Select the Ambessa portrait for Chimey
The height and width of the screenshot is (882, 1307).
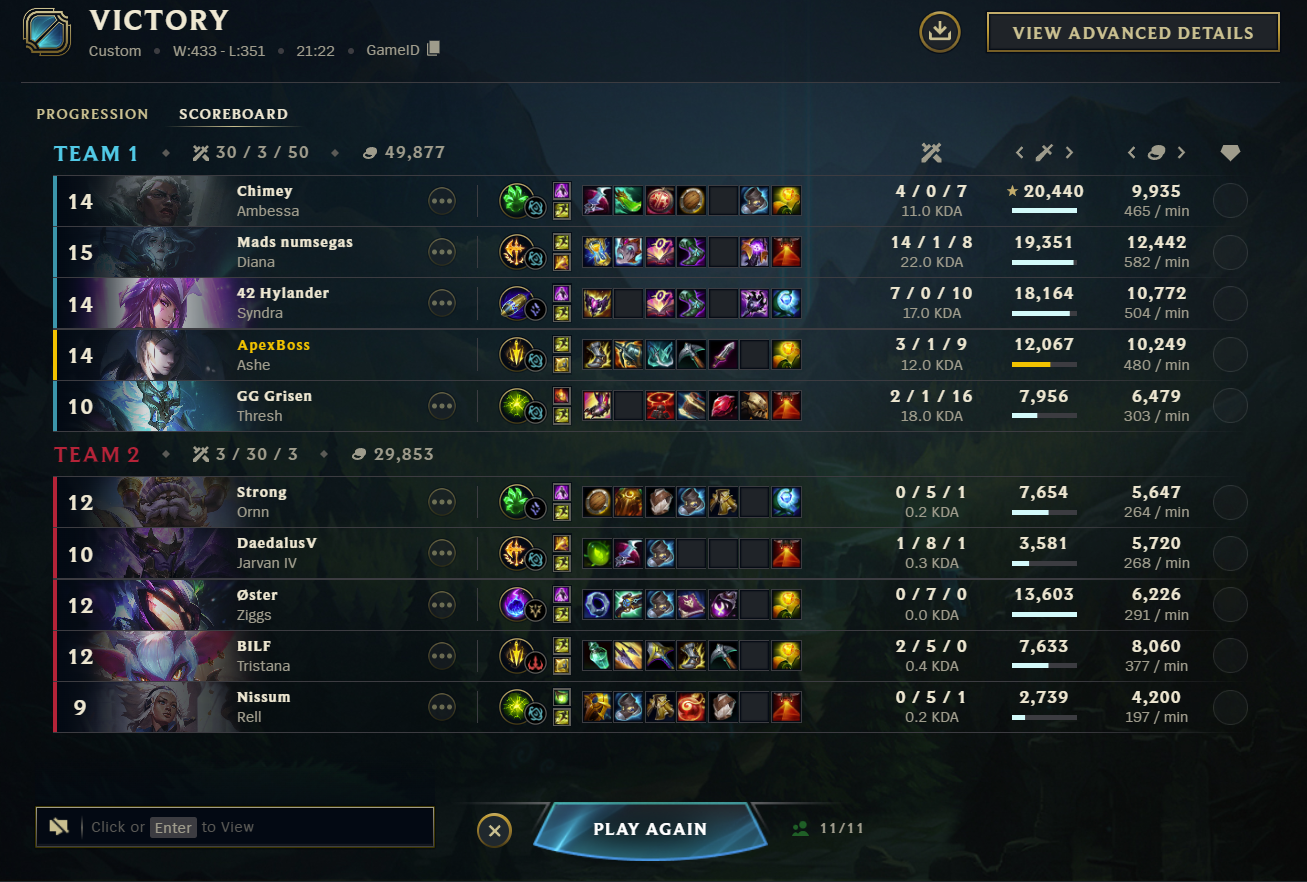tap(165, 201)
